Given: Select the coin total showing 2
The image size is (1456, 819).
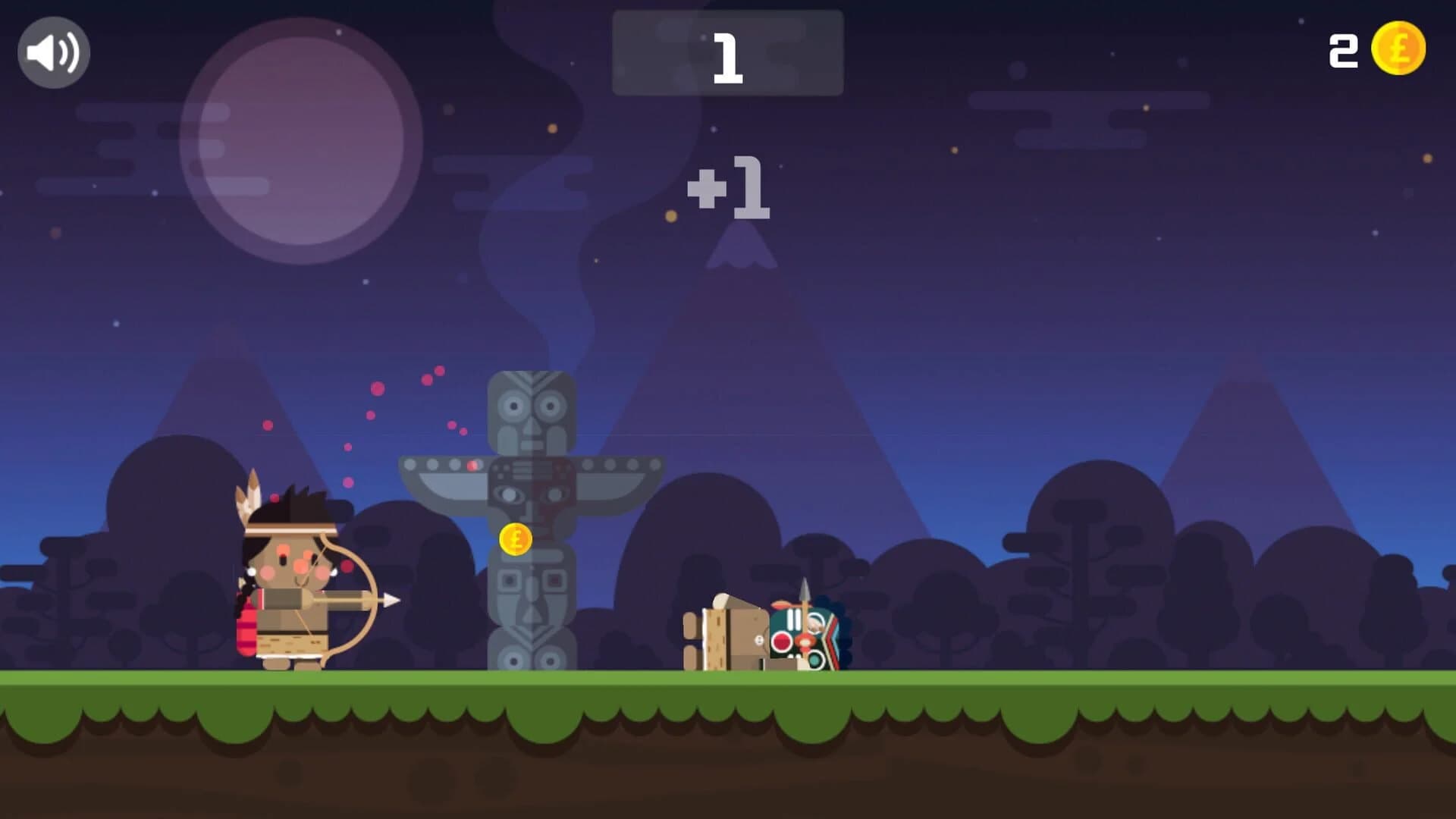Looking at the screenshot, I should 1342,51.
